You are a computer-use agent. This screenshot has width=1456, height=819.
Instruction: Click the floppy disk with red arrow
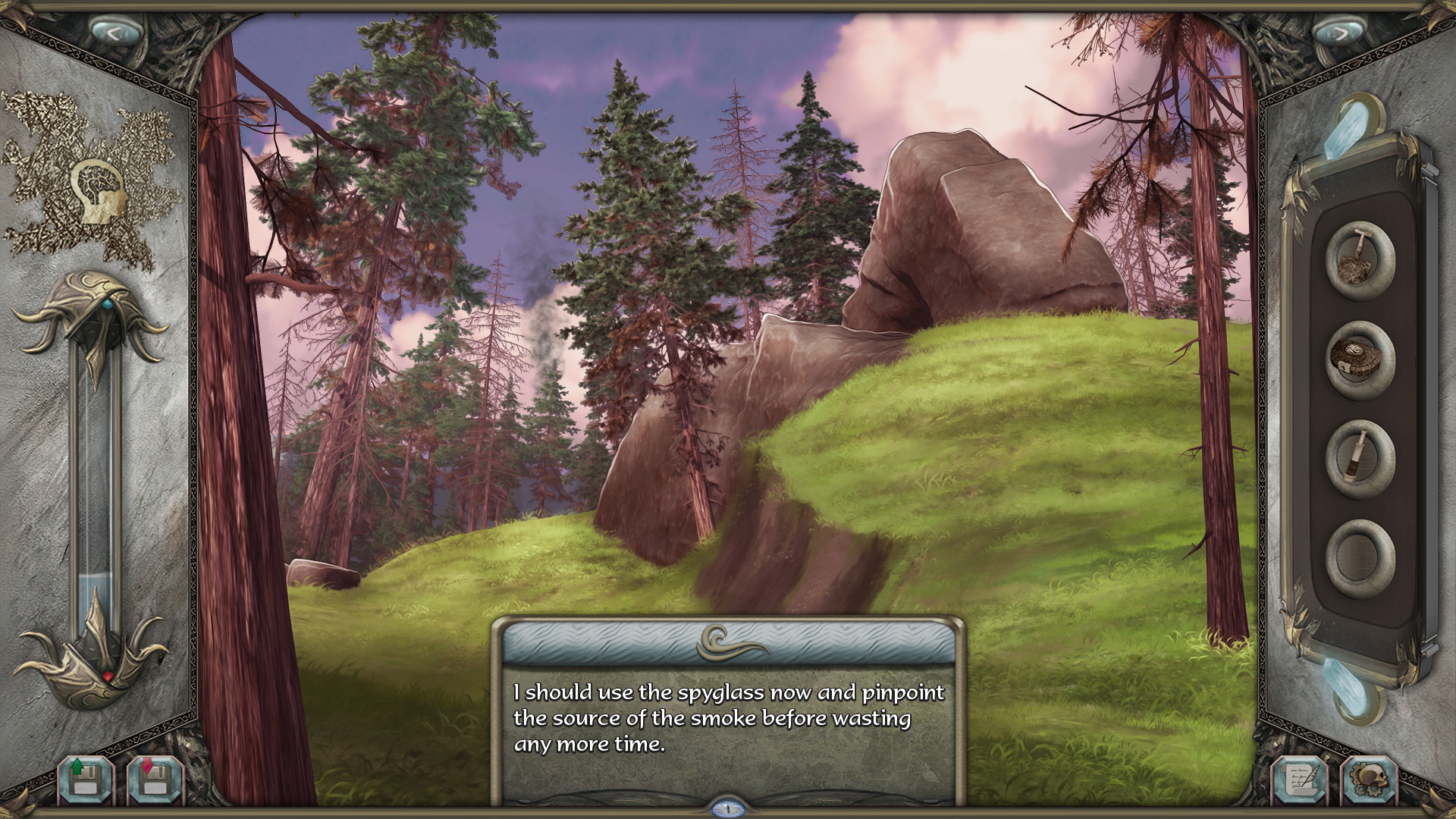click(x=155, y=779)
